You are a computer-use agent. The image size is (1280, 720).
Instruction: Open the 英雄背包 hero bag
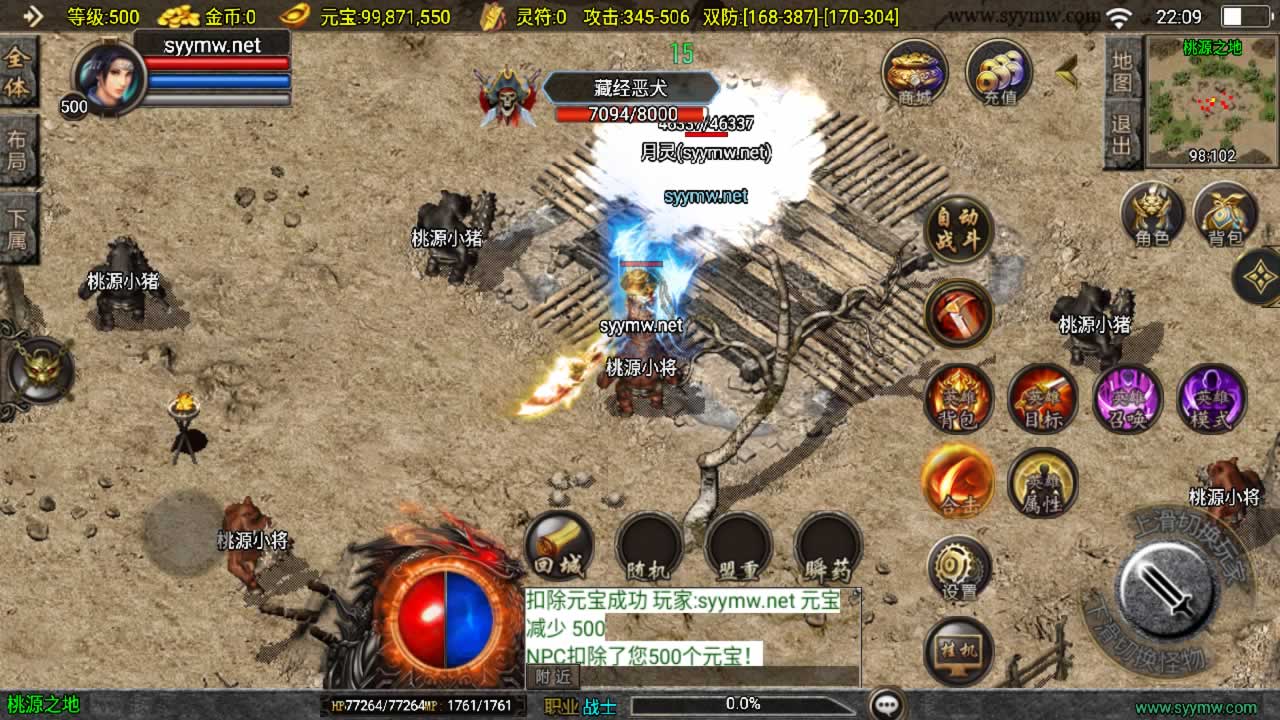click(958, 397)
